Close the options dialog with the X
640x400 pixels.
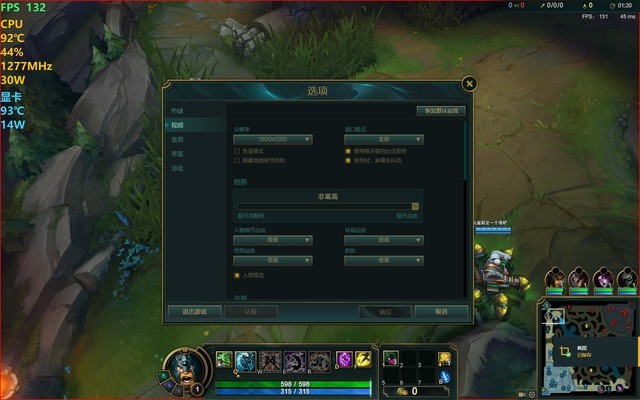click(x=470, y=84)
